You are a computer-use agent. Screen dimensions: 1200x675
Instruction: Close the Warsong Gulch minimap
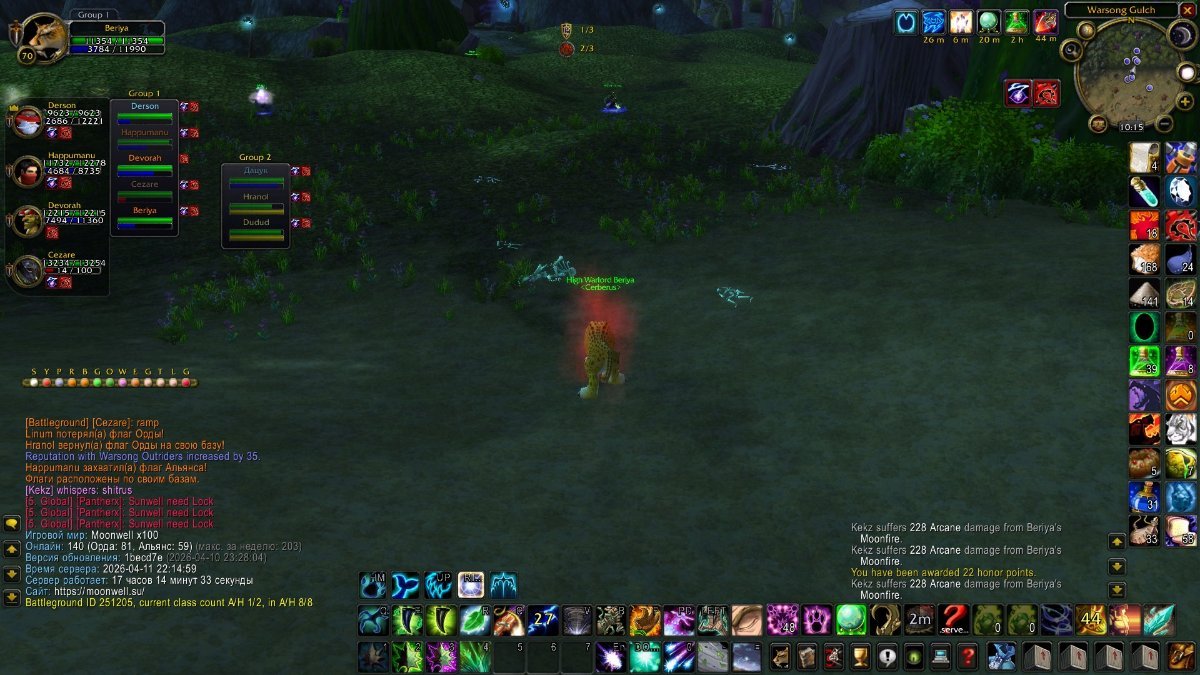coord(1188,10)
